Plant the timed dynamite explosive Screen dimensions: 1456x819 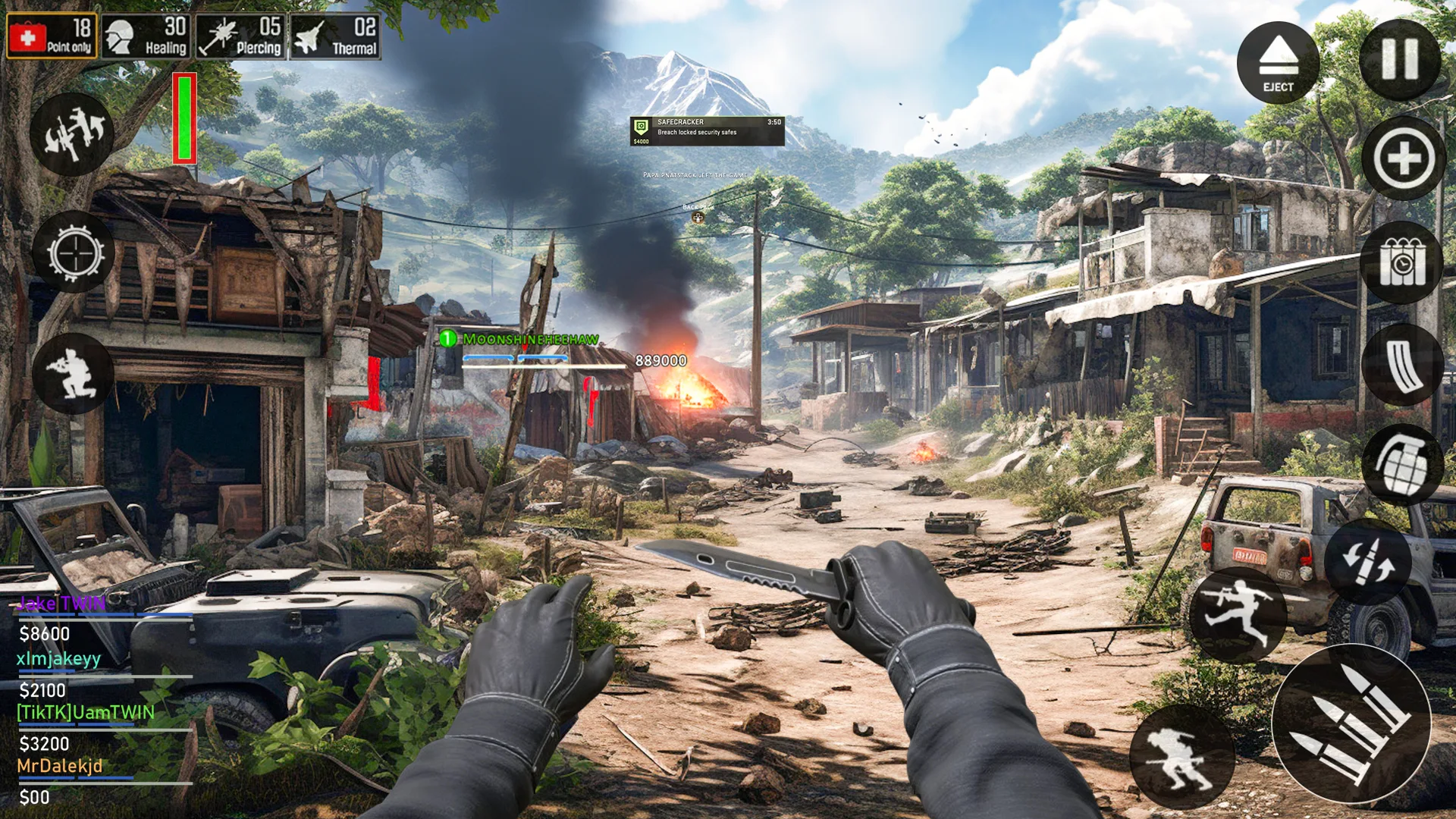pyautogui.click(x=1401, y=263)
